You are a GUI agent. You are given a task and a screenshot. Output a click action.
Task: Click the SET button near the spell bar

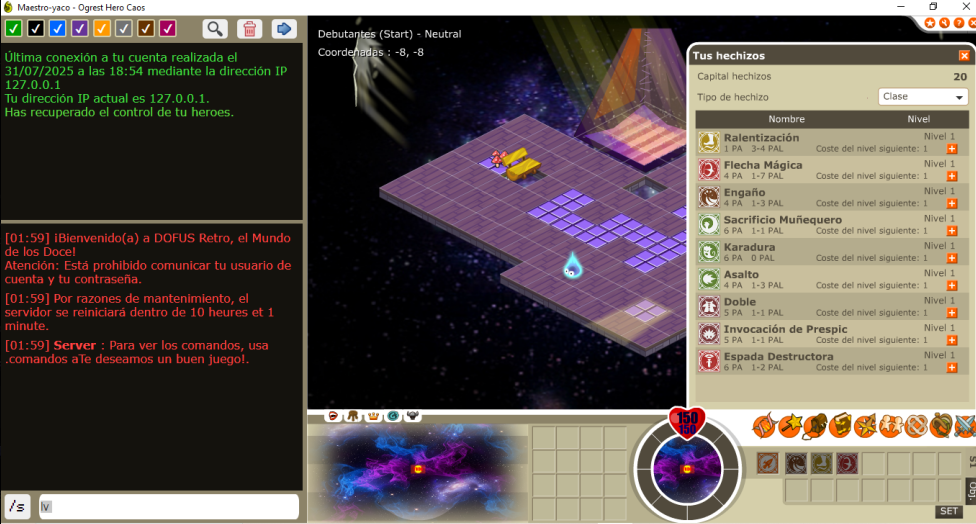pos(949,512)
